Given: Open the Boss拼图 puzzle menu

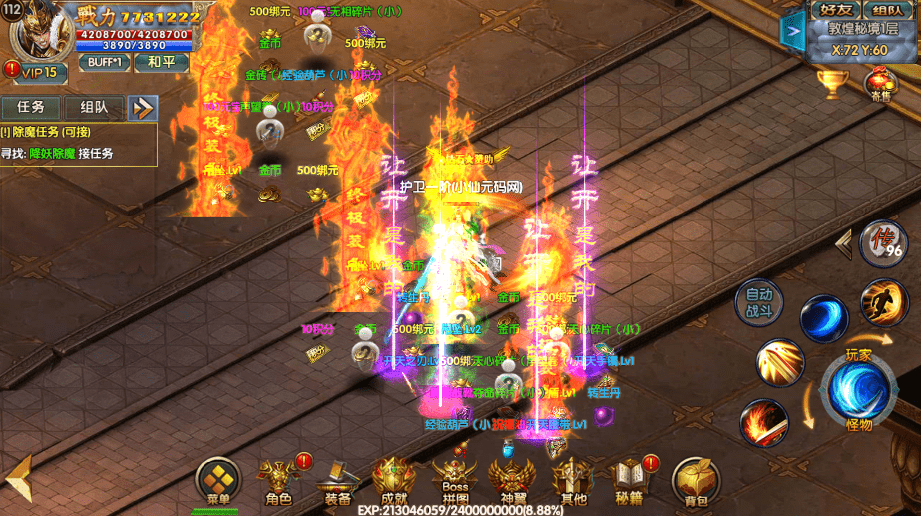Looking at the screenshot, I should 454,482.
